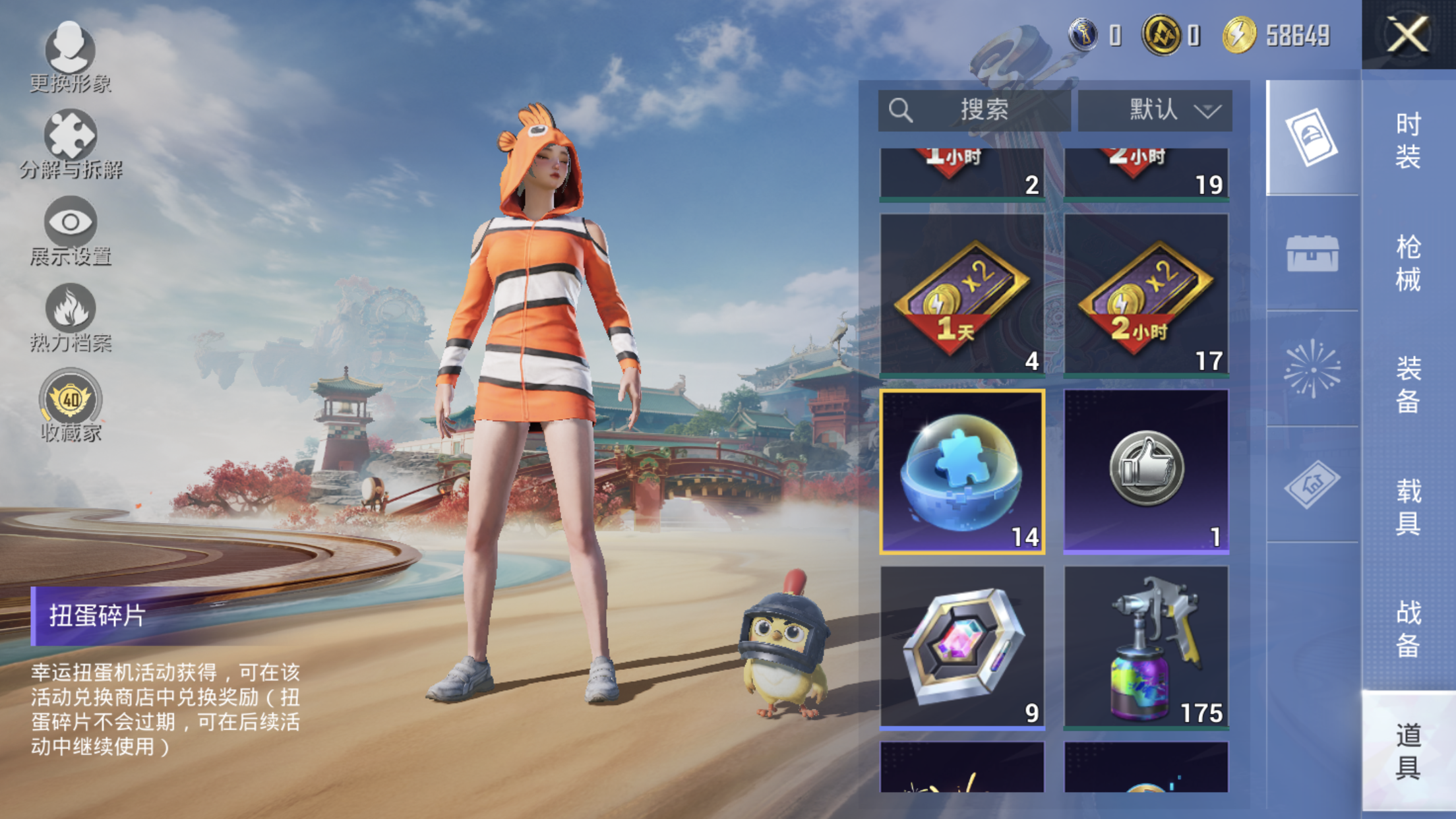Open 展示设置 display settings
This screenshot has width=1456, height=819.
point(71,231)
